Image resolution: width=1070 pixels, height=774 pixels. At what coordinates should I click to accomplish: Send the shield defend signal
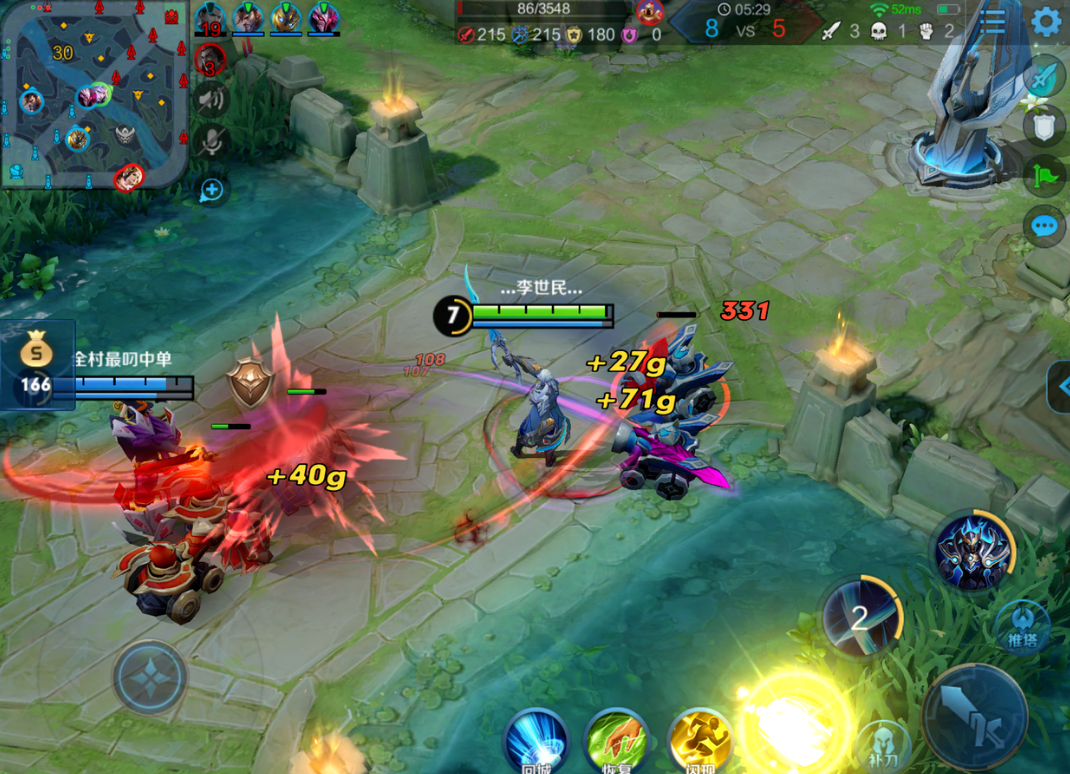pyautogui.click(x=1043, y=125)
